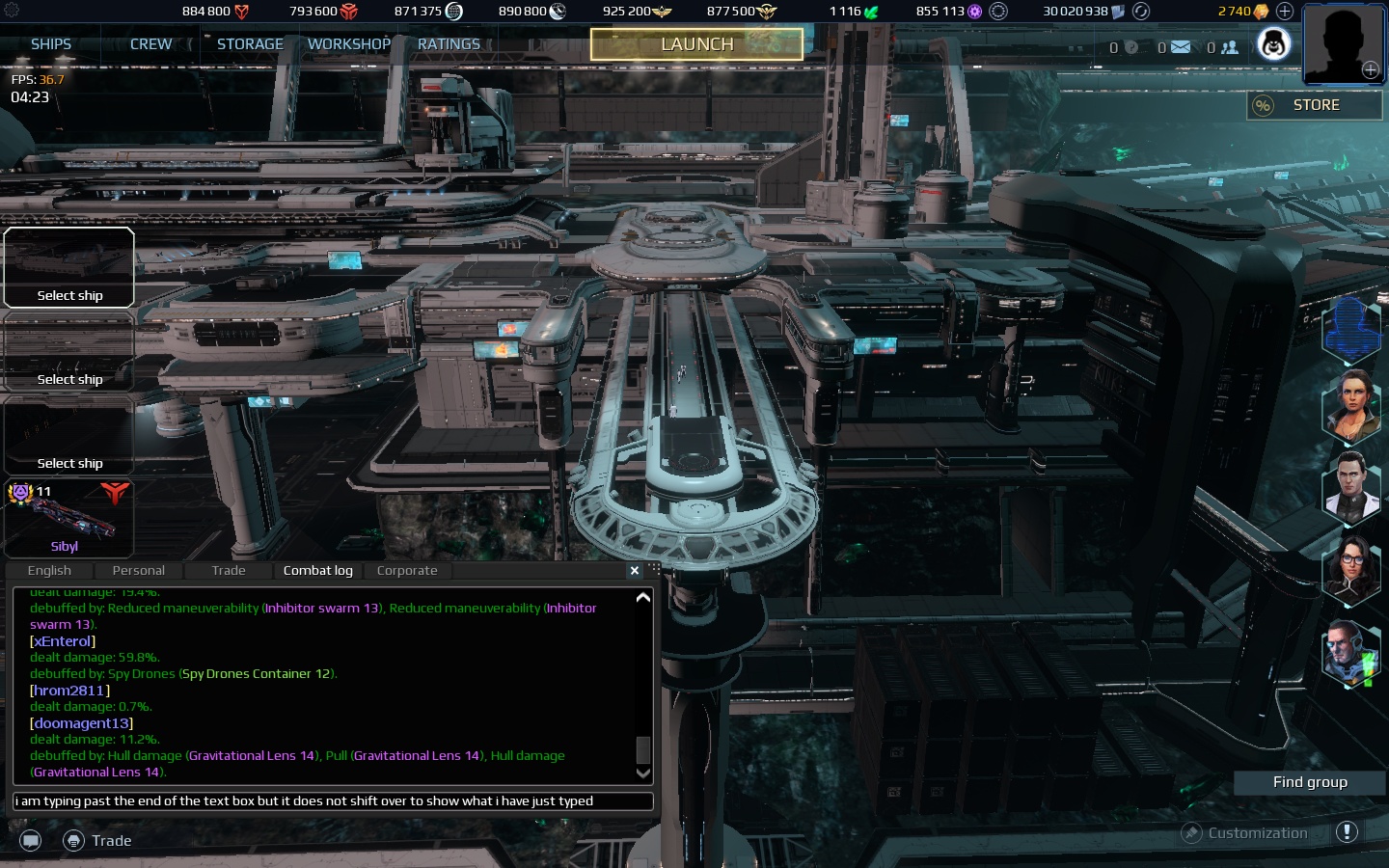Open Customization via the gear icon
The image size is (1389, 868).
tap(1193, 832)
